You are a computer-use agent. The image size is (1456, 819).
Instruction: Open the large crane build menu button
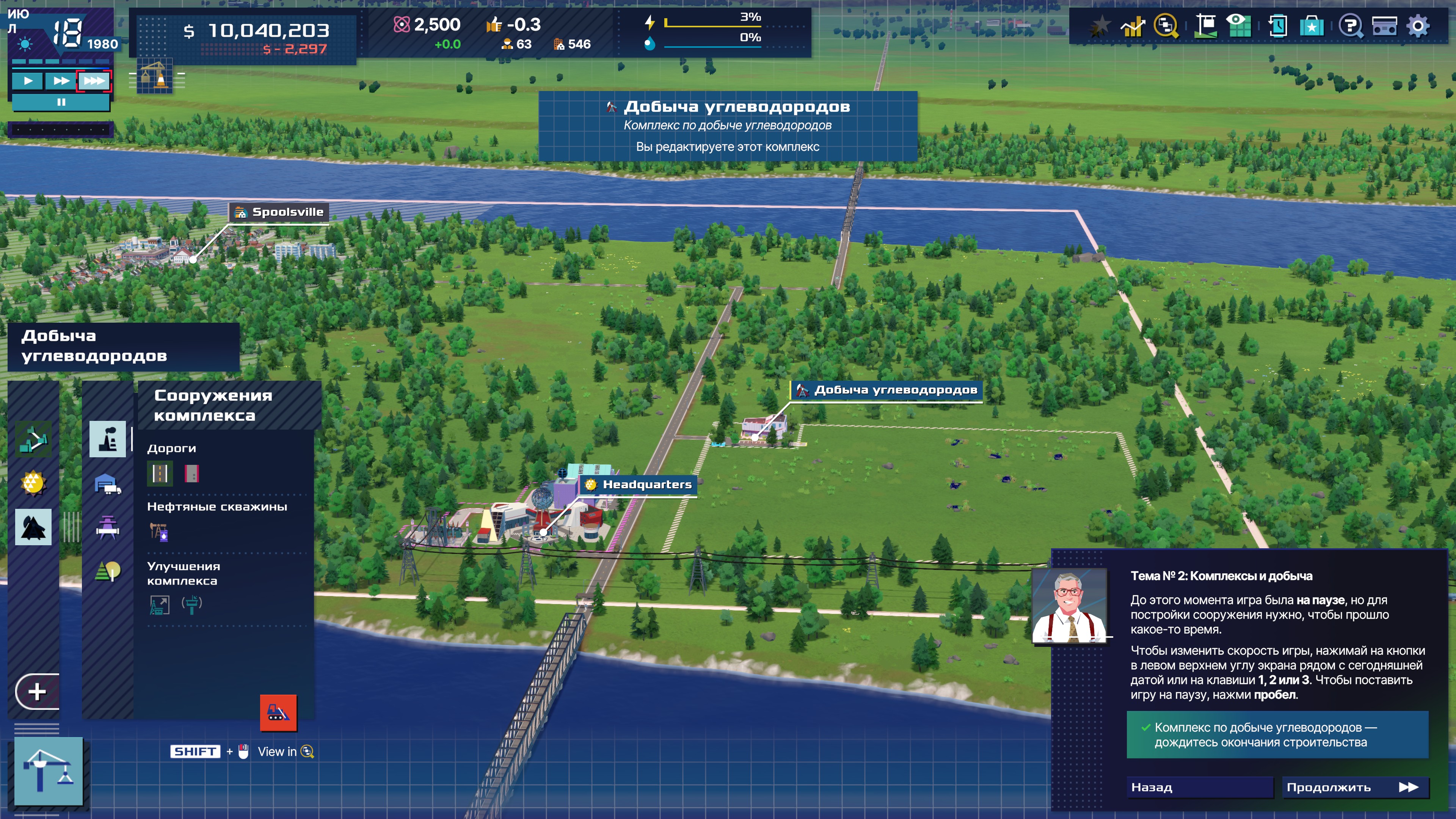[49, 771]
